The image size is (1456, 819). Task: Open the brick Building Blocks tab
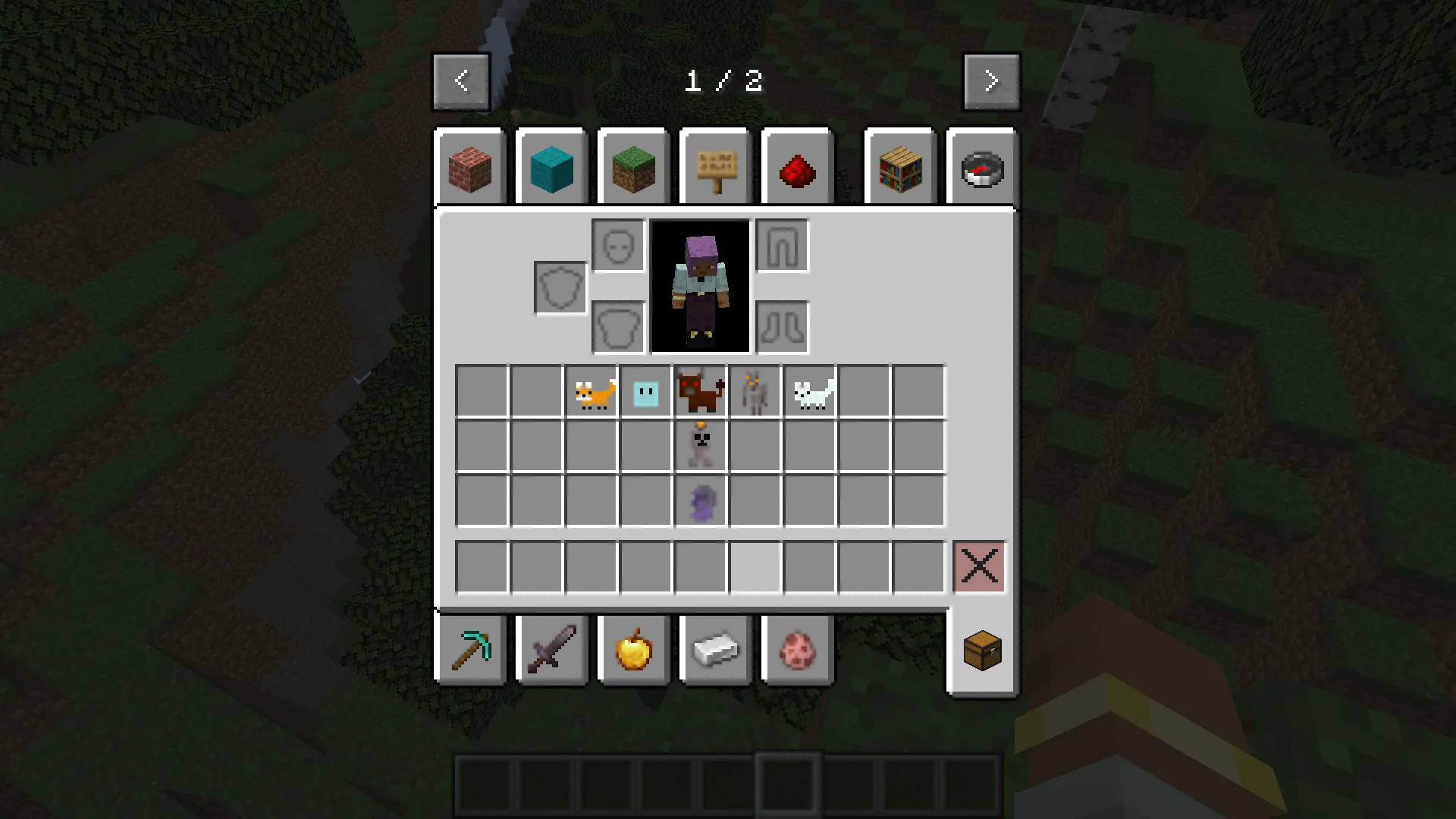click(x=470, y=168)
